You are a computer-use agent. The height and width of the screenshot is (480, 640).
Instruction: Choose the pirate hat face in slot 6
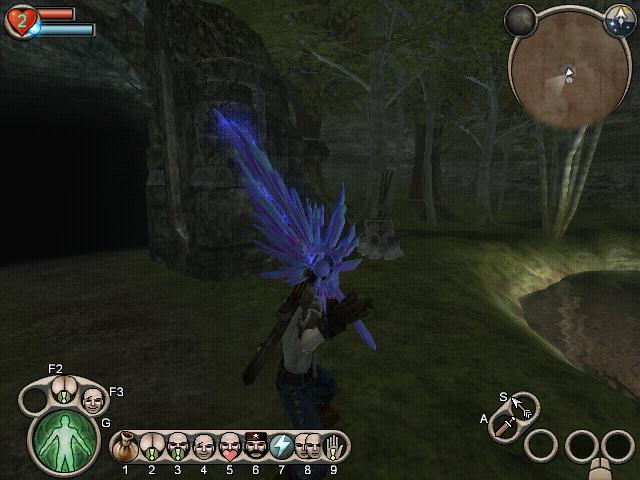tap(254, 445)
